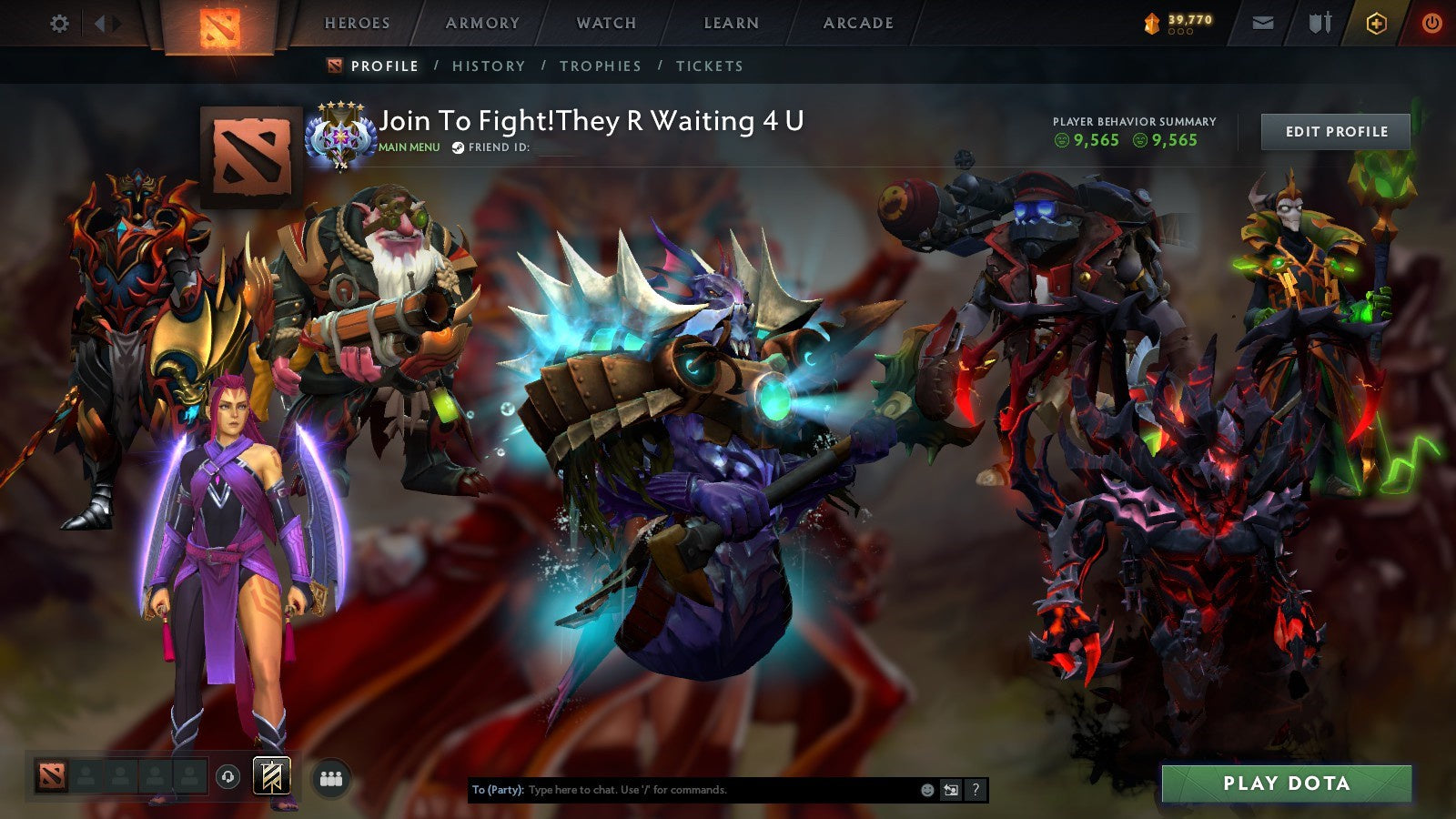The width and height of the screenshot is (1456, 819).
Task: Switch to the HISTORY tab
Action: point(489,66)
